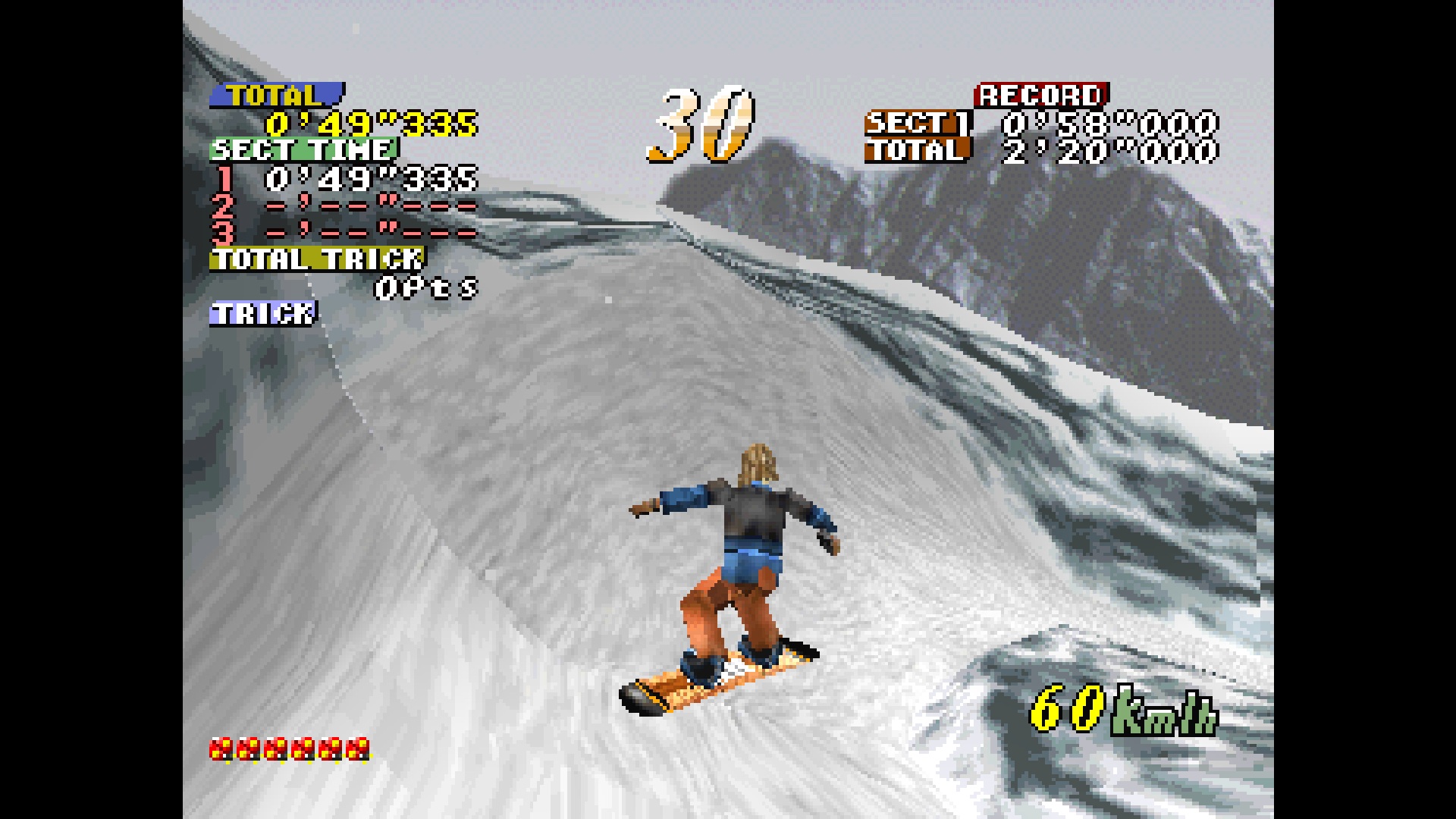Click the record SECT 1 time 0'58"000

pyautogui.click(x=1112, y=123)
